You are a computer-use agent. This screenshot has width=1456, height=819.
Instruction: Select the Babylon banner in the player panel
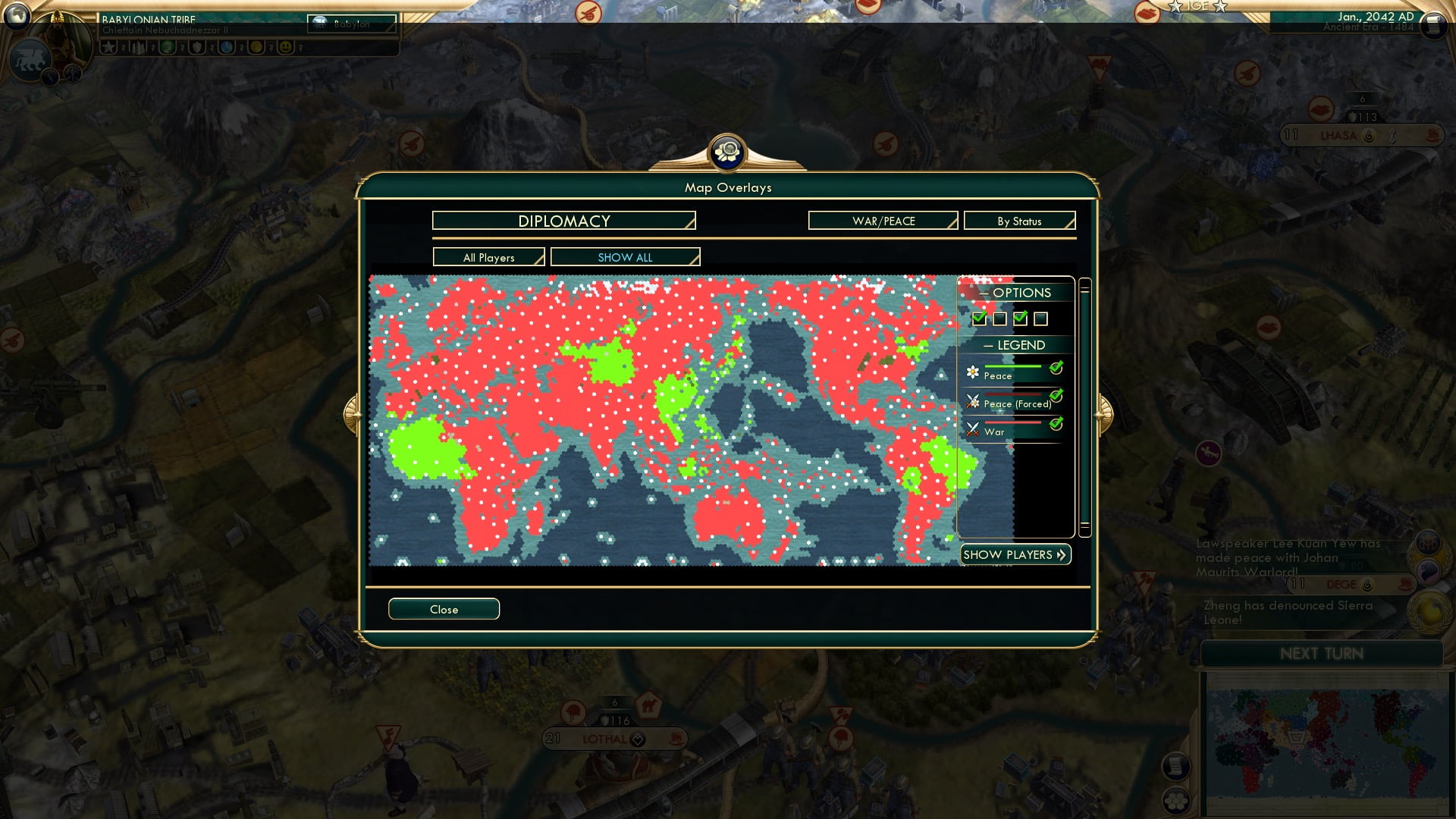point(351,24)
